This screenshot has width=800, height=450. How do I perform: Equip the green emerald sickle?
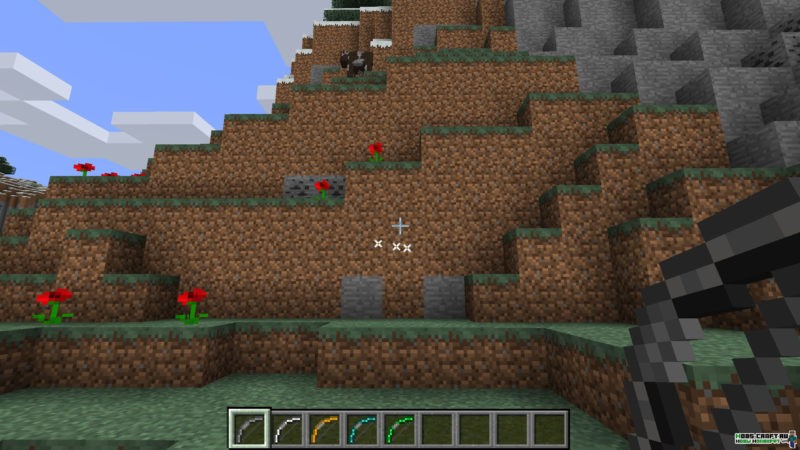click(400, 428)
